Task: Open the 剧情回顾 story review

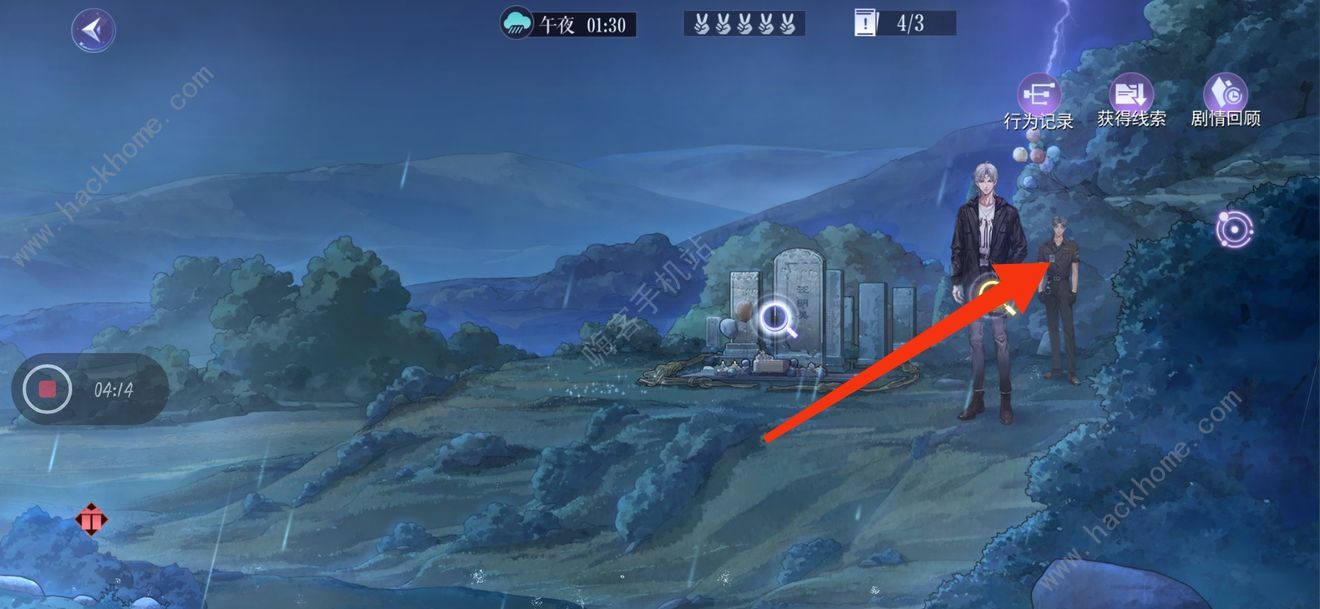Action: (x=1225, y=94)
